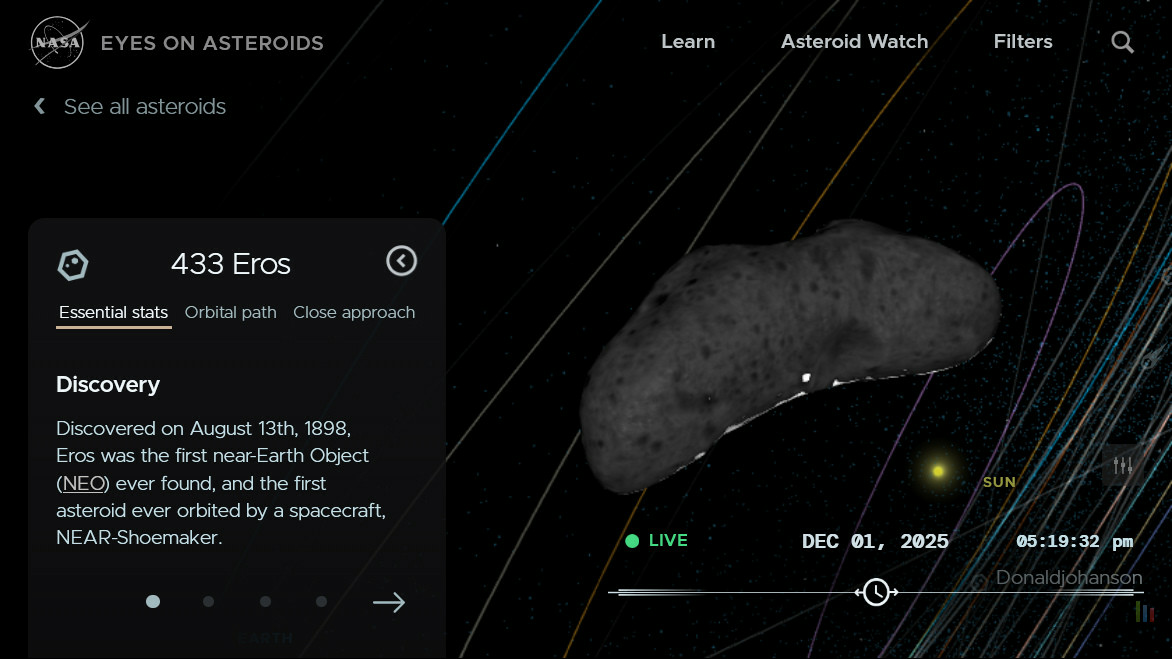Switch to the Close approach tab

click(x=354, y=312)
